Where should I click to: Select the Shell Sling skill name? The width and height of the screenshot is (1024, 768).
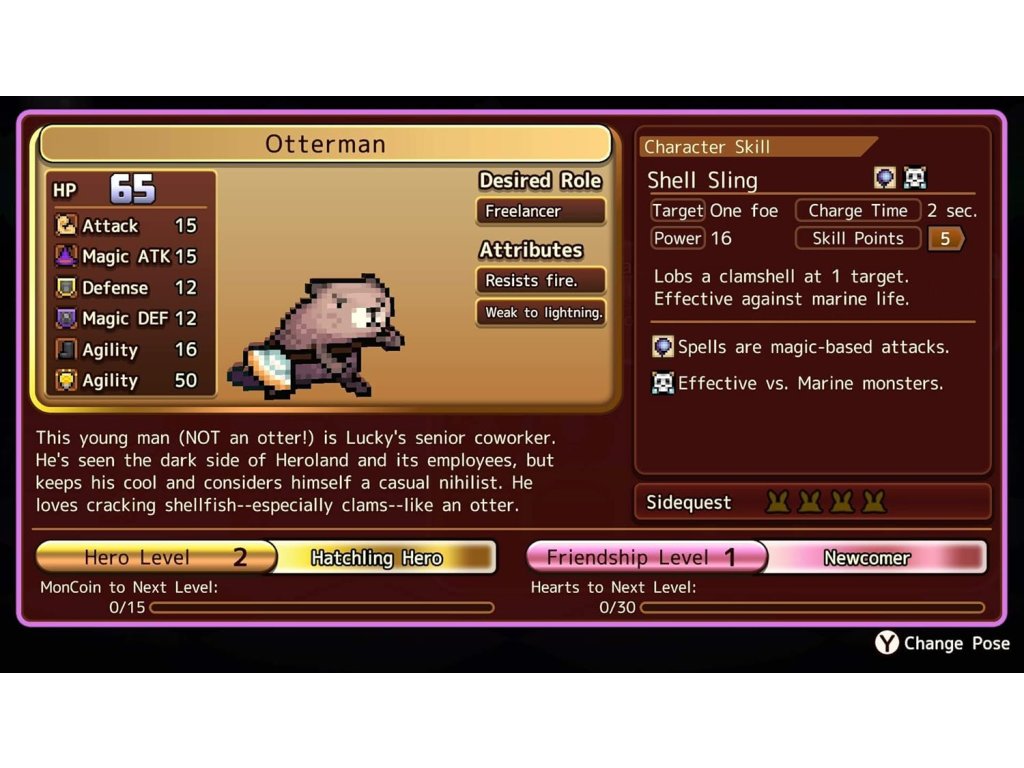702,180
